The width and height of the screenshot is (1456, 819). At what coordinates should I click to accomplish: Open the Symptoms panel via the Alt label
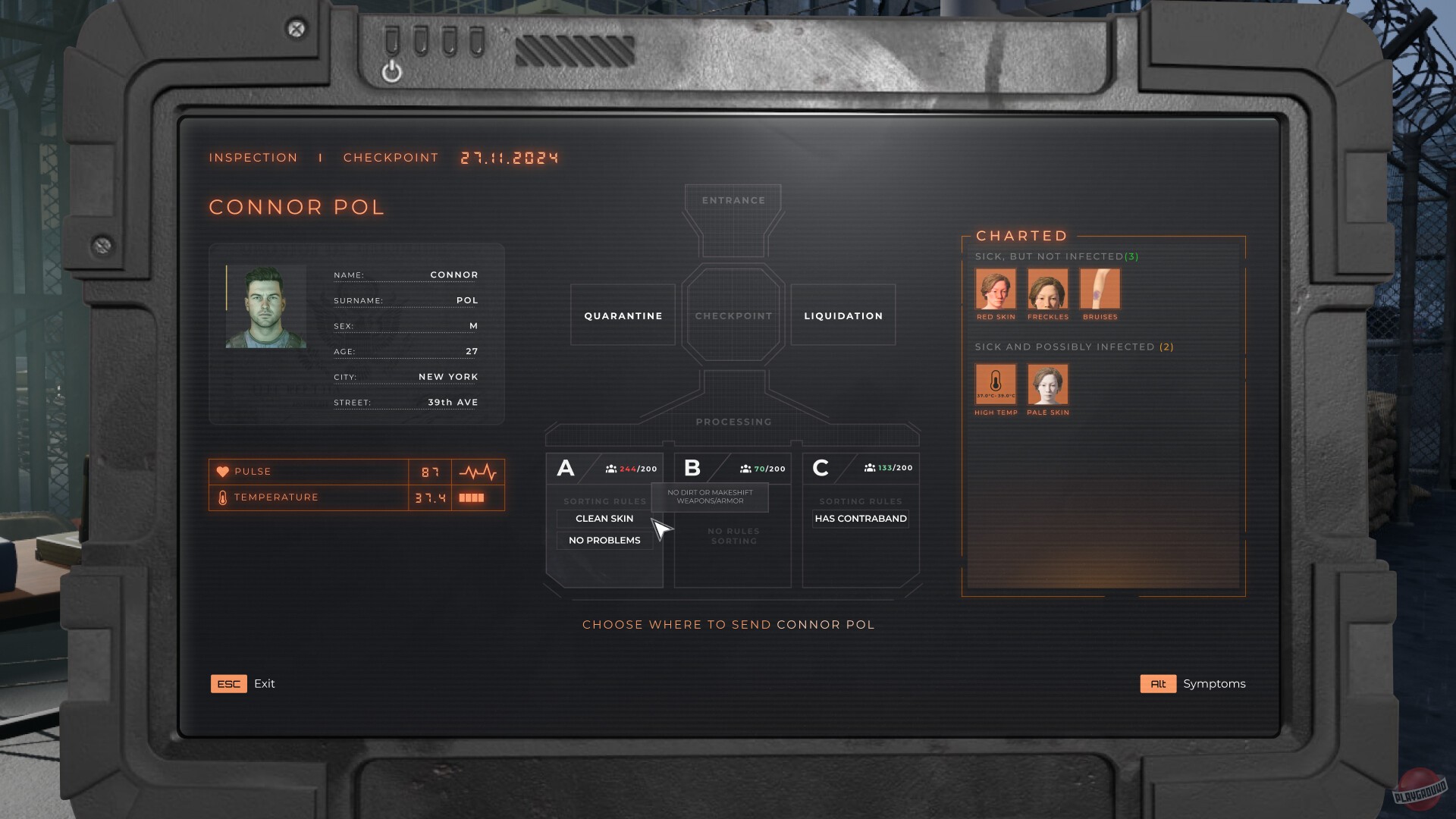(1158, 683)
